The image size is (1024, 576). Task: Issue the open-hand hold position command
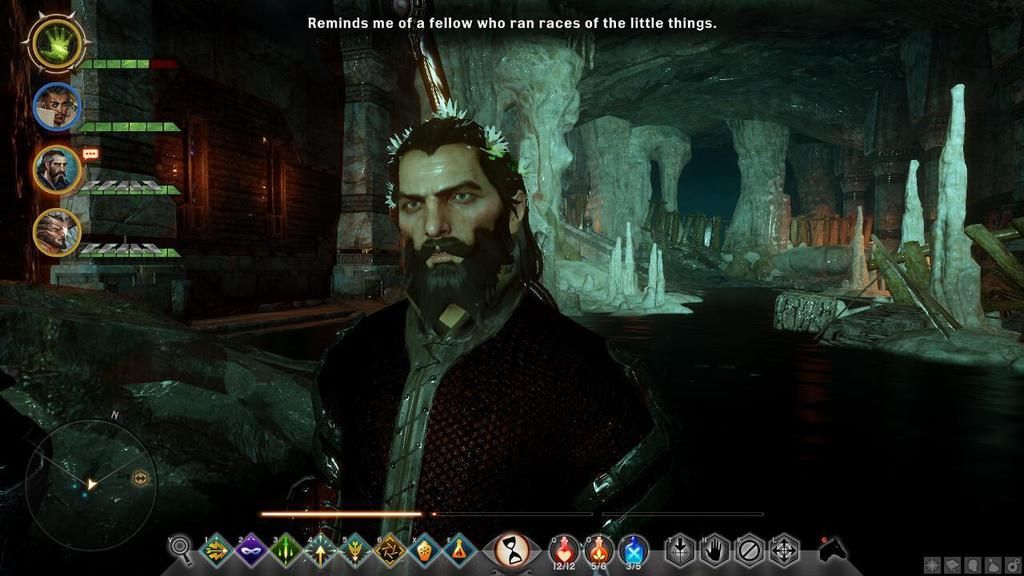point(714,550)
